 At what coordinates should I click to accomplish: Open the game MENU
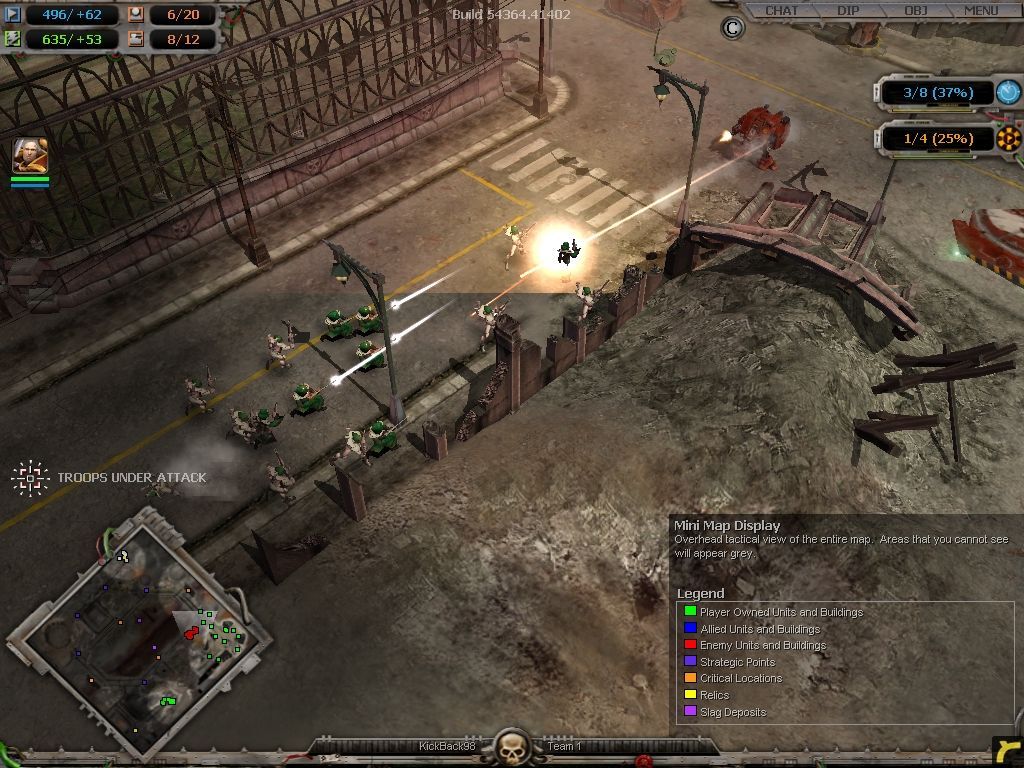click(x=980, y=11)
